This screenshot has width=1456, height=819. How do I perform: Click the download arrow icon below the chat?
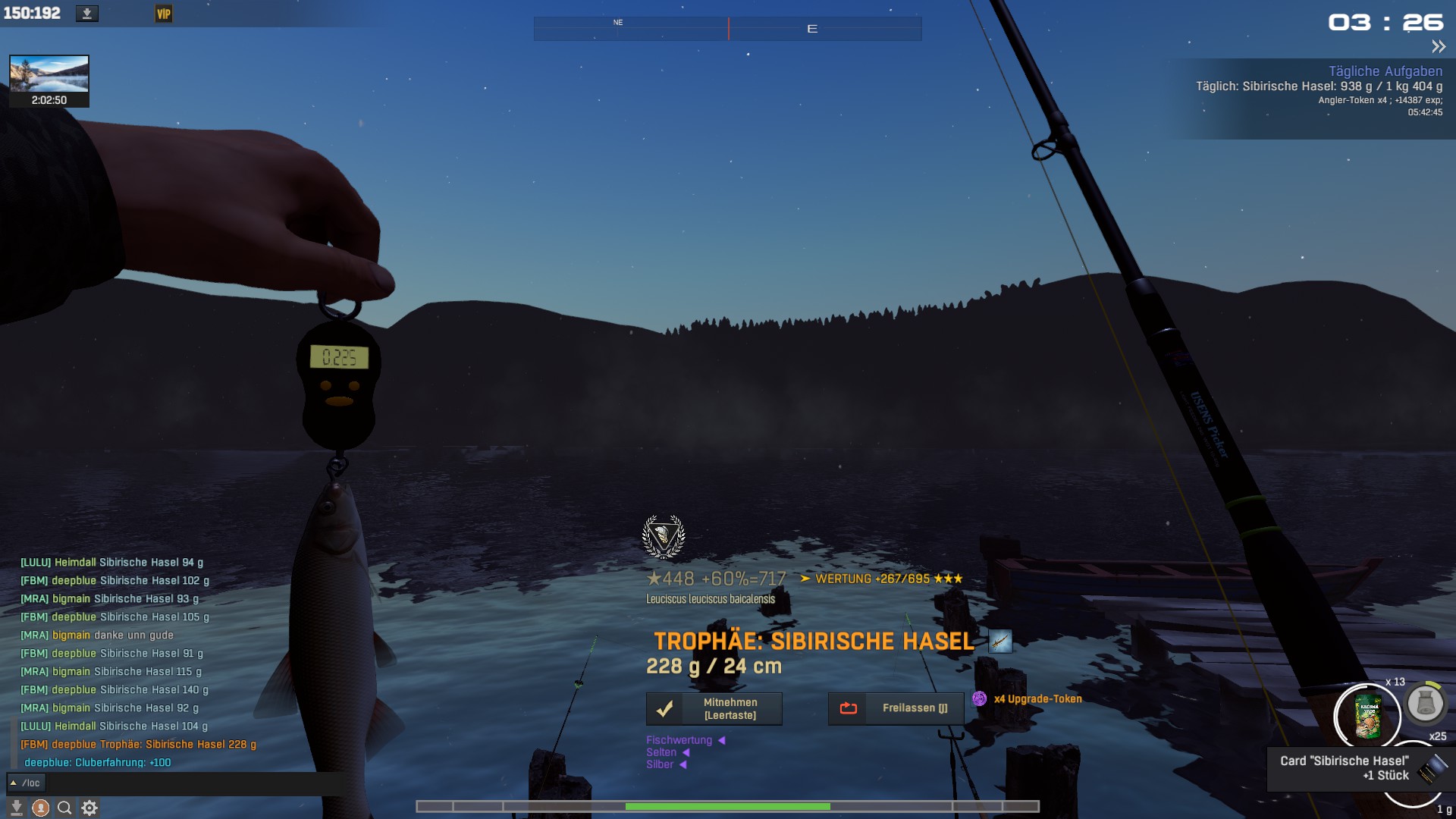point(16,808)
